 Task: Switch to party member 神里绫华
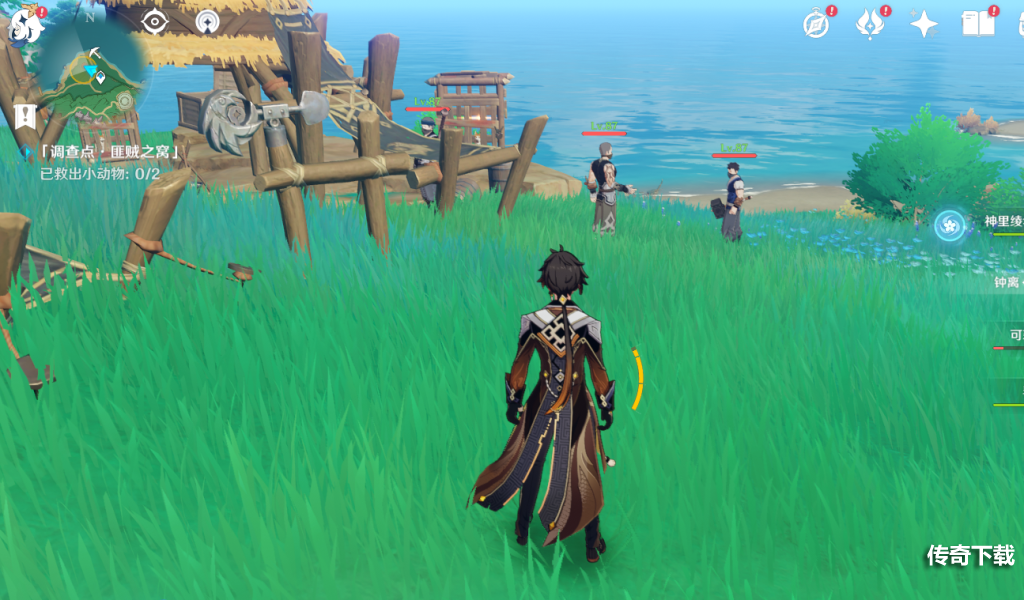tap(1000, 222)
